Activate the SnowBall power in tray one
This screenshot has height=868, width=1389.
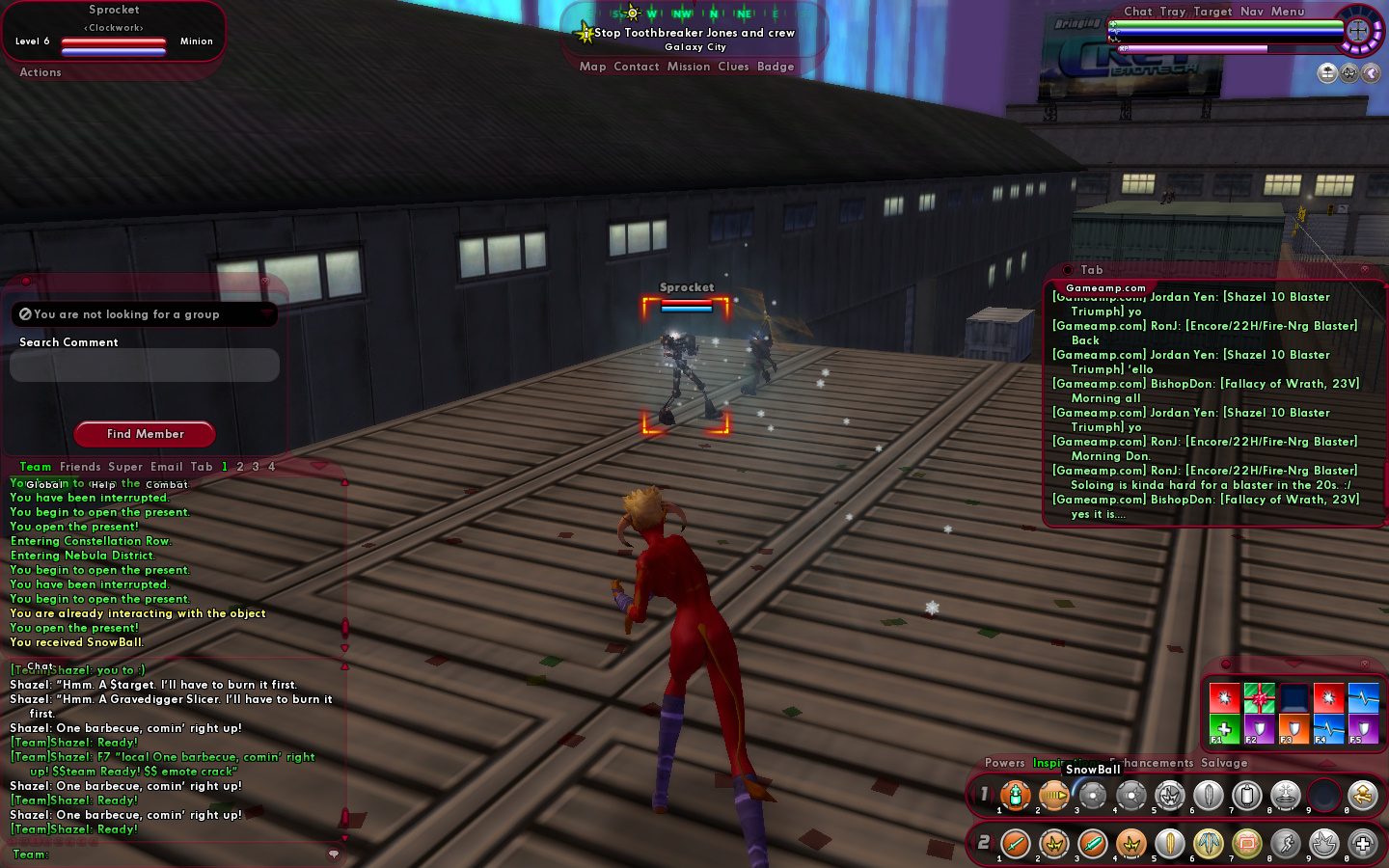tap(1092, 796)
